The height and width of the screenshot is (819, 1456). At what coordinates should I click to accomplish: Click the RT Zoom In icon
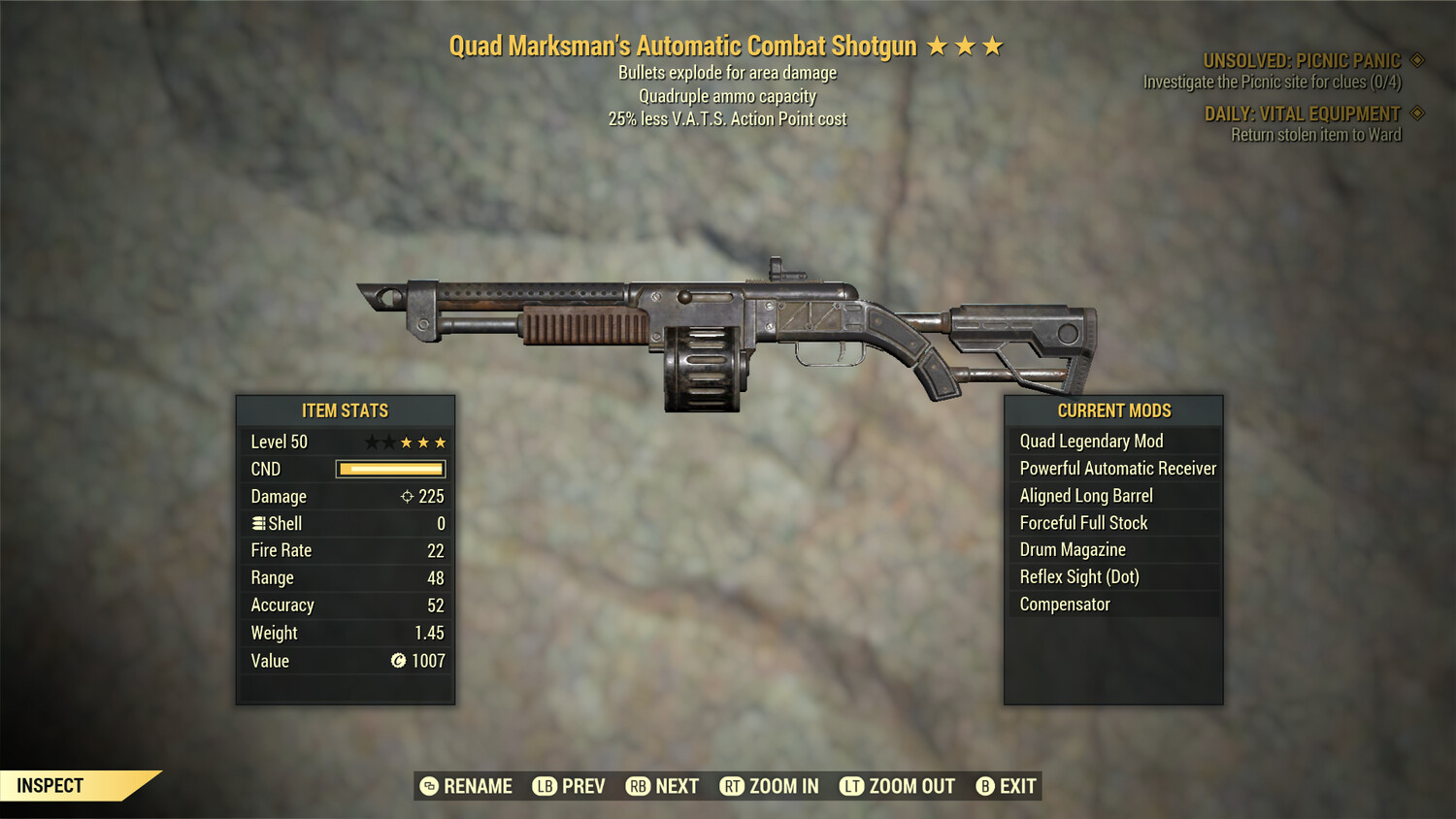point(733,786)
